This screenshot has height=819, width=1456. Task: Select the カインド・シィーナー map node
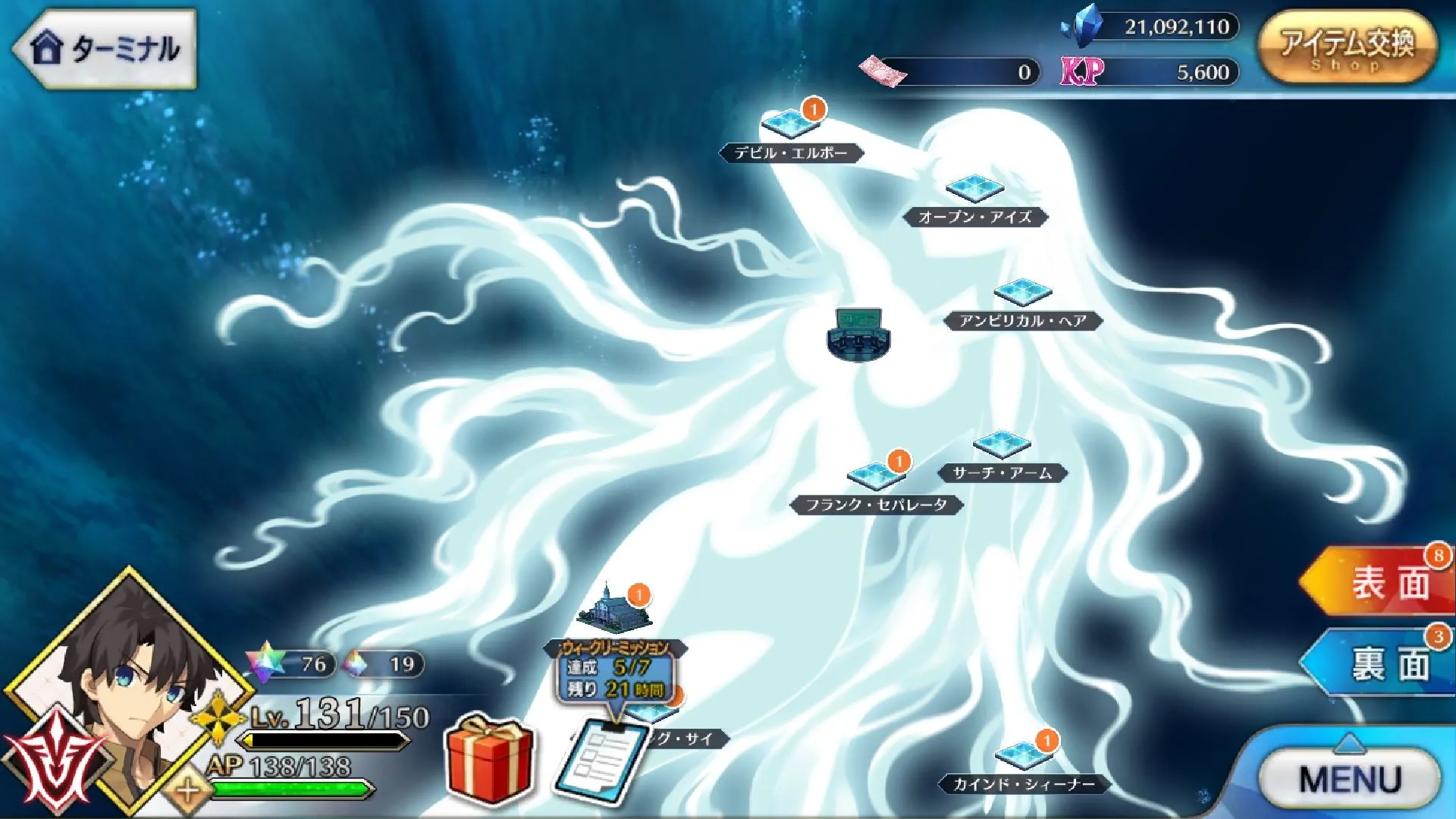click(x=1024, y=755)
